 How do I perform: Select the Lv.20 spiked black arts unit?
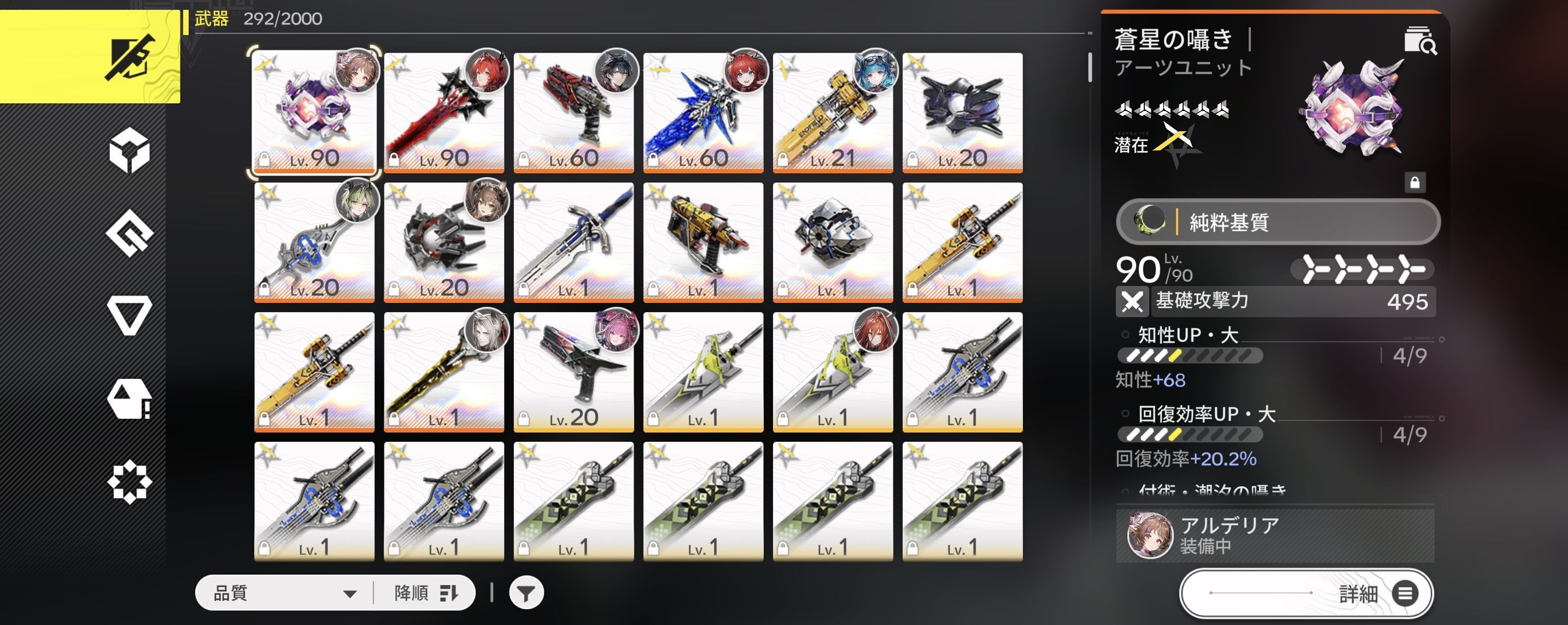pos(444,242)
